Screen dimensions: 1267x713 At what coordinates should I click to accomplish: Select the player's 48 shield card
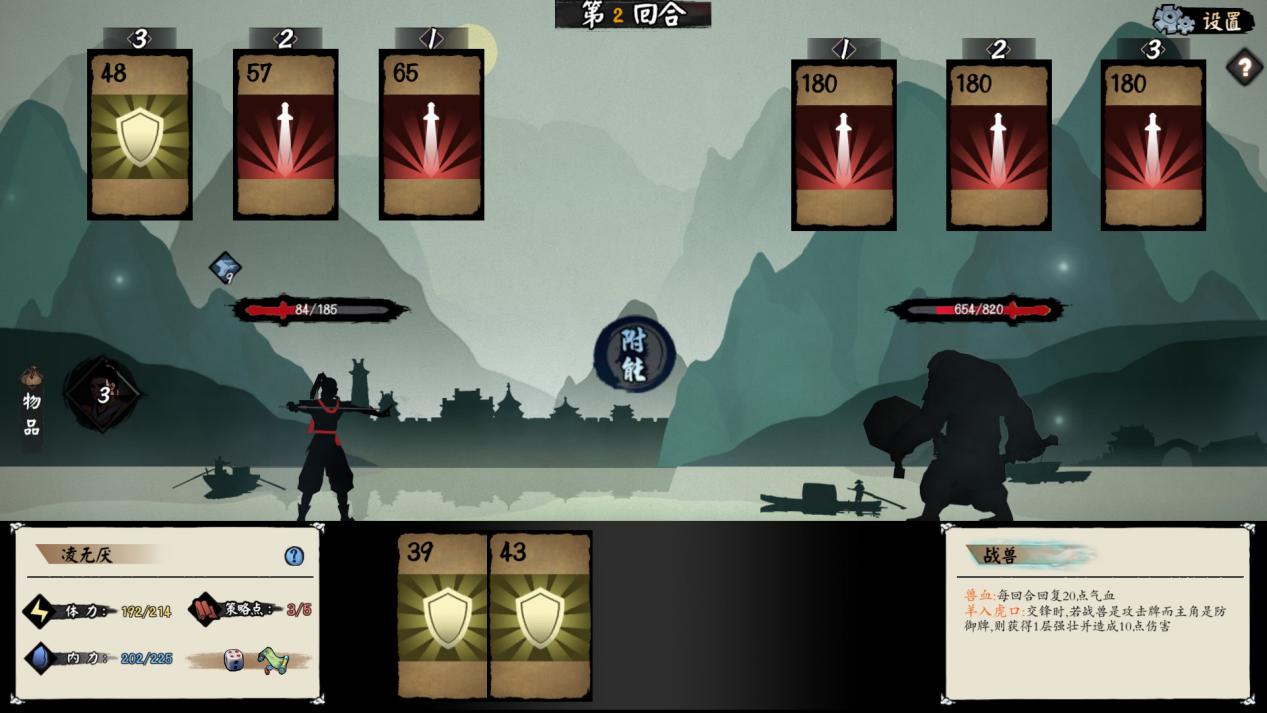140,134
